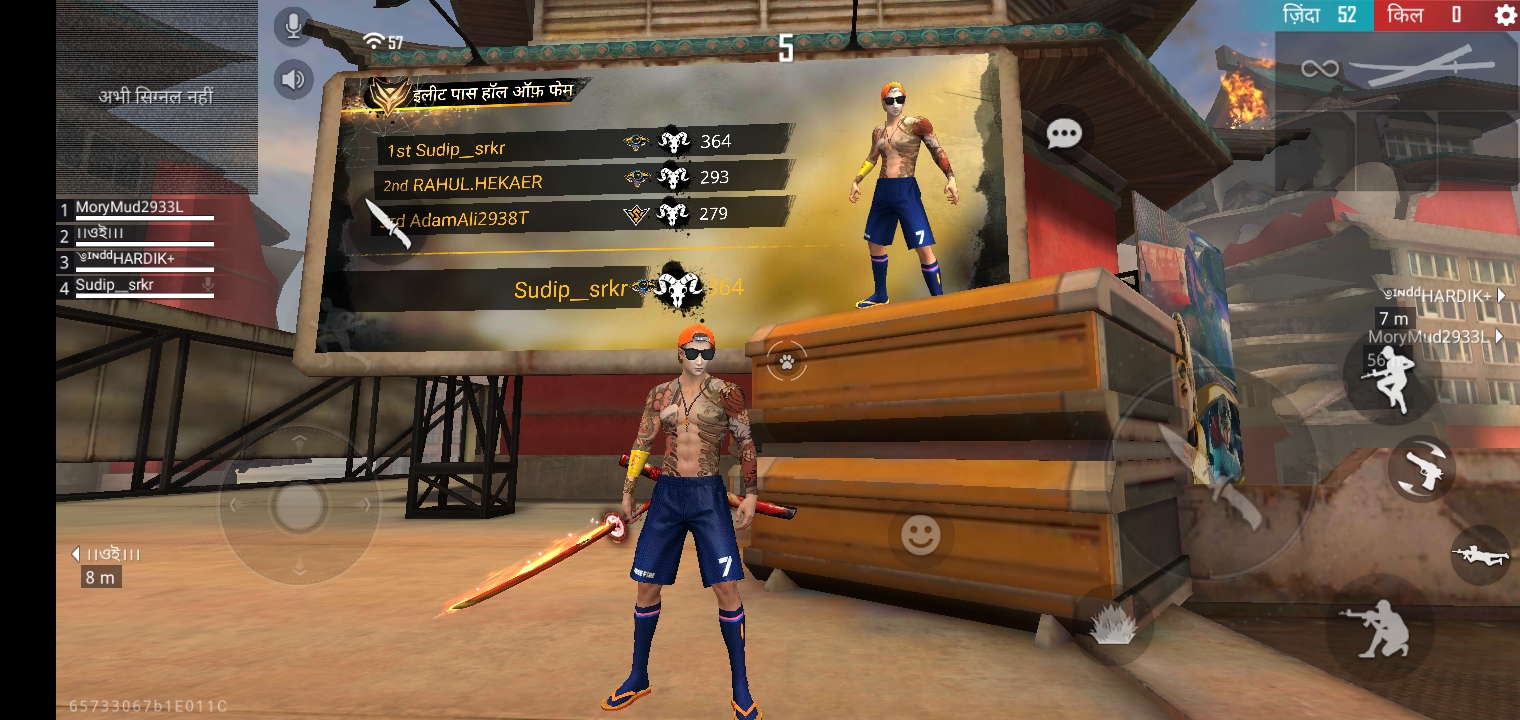Tap the pistol weapon swap button
Viewport: 1520px width, 720px height.
[1421, 468]
